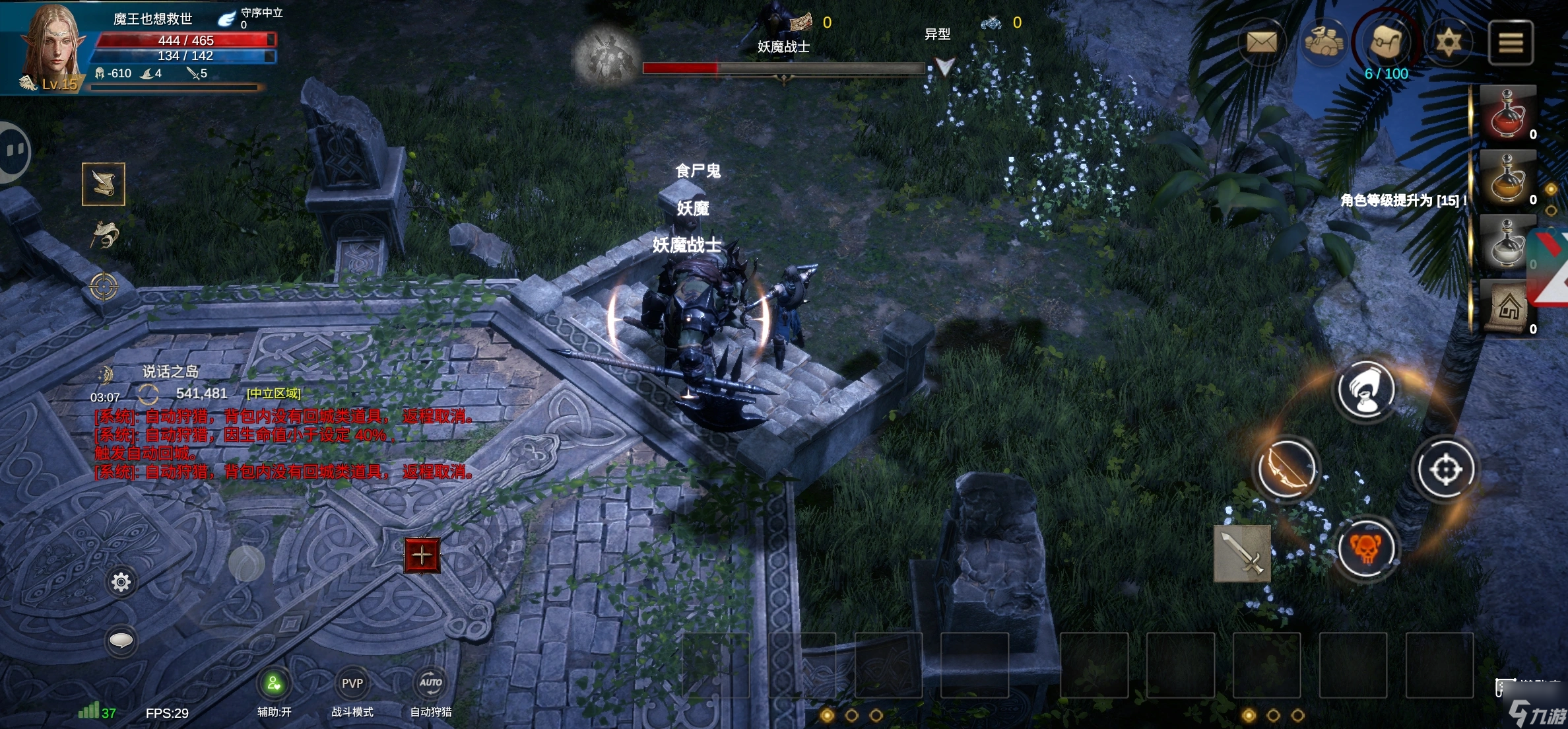Click the red plus square button

[422, 555]
